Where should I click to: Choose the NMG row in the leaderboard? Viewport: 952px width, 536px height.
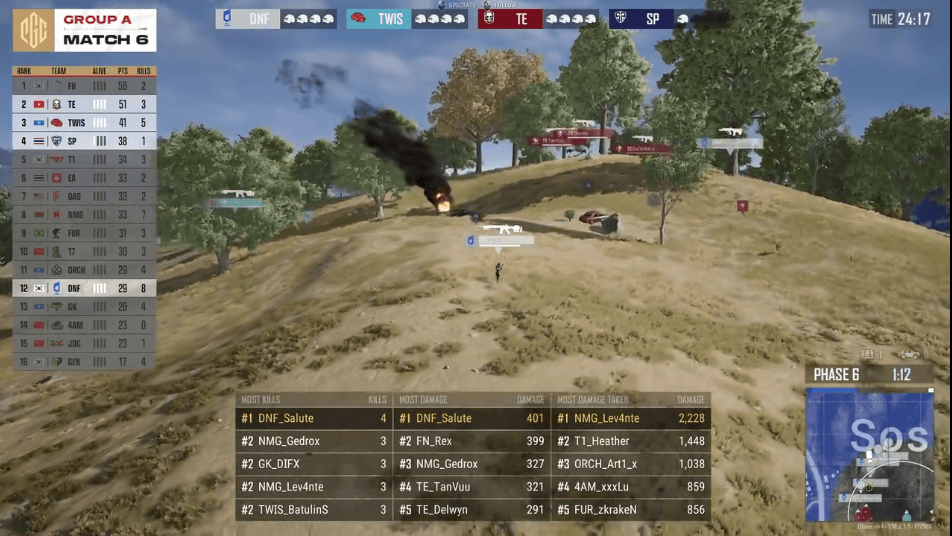click(x=83, y=214)
